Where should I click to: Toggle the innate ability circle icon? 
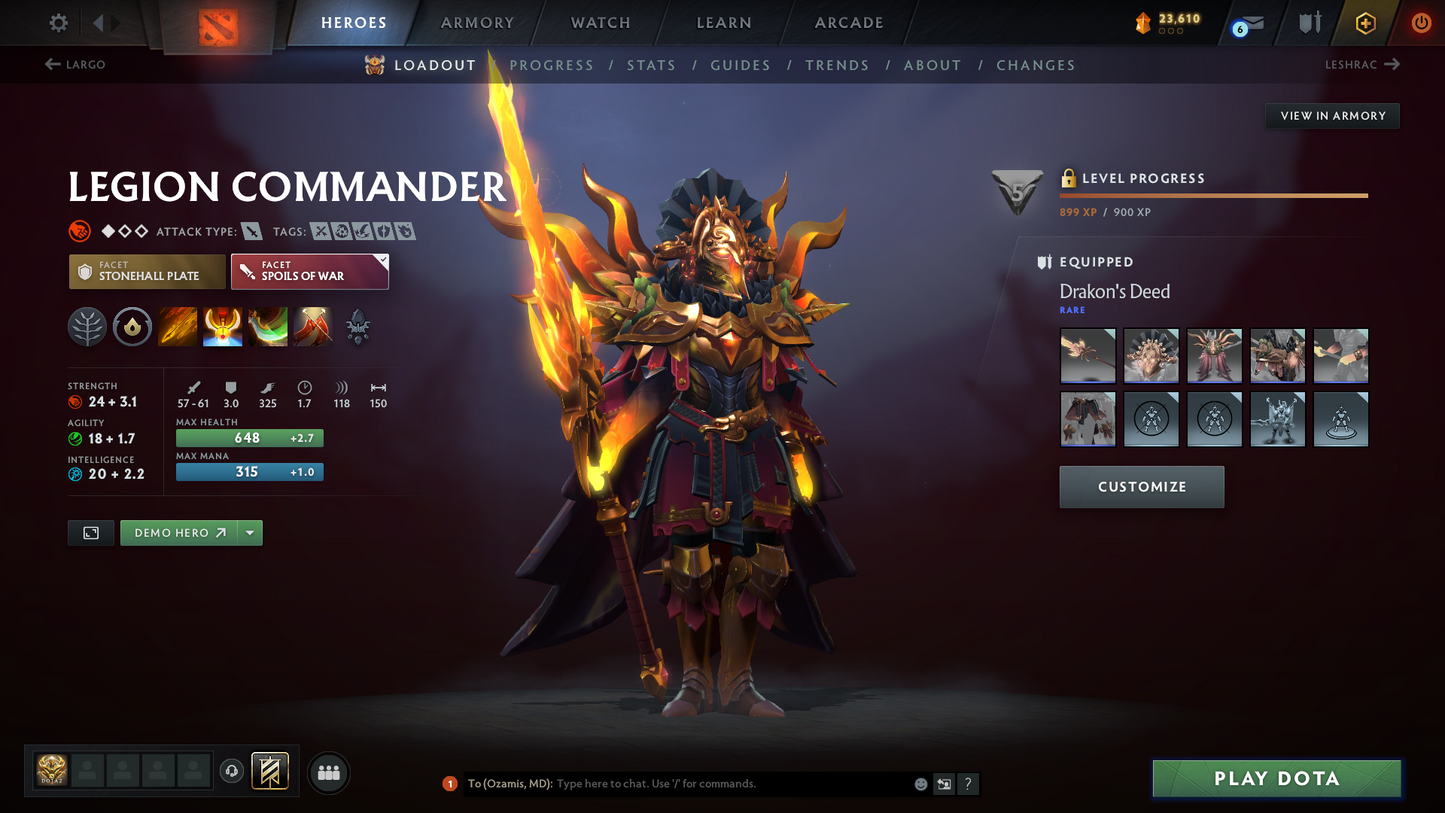pyautogui.click(x=132, y=327)
